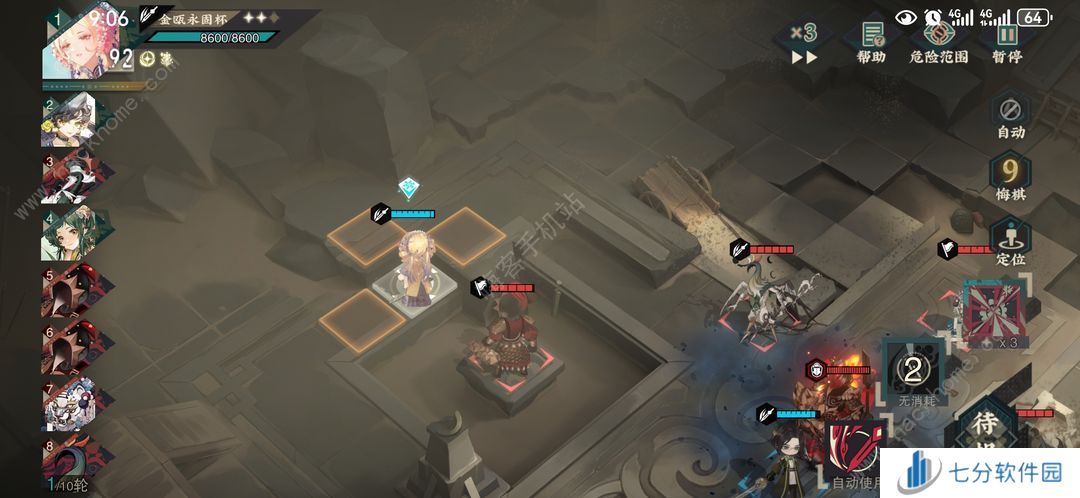Select the white beast portrait numbered 7
This screenshot has height=498, width=1080.
(x=70, y=405)
